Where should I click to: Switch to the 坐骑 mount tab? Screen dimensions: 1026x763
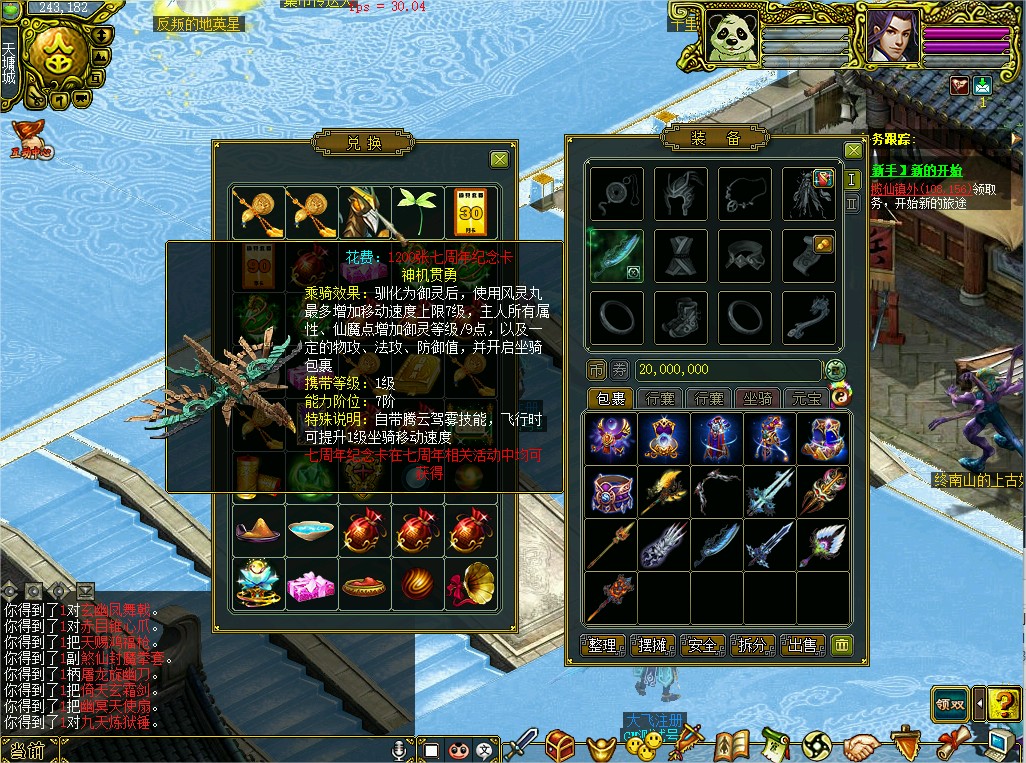pos(759,399)
